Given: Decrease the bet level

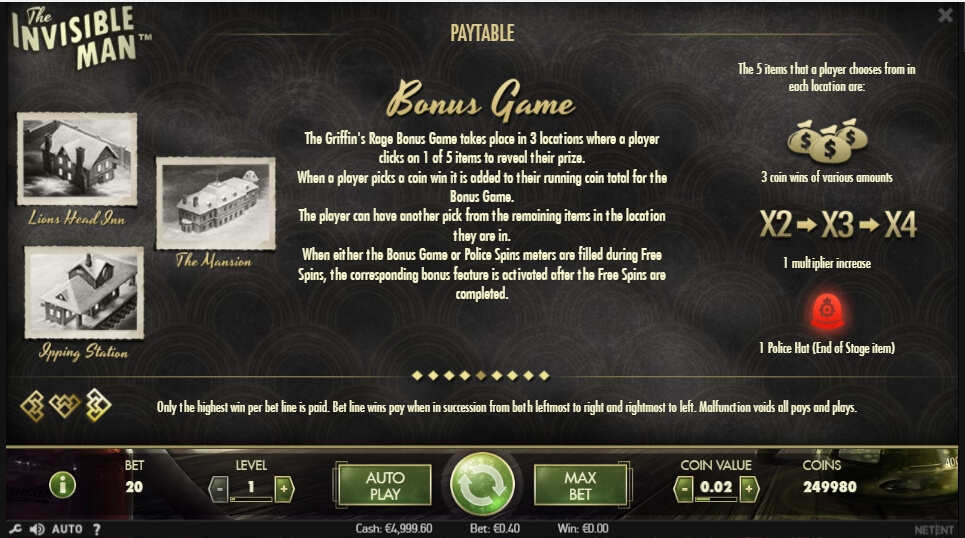Looking at the screenshot, I should (219, 488).
